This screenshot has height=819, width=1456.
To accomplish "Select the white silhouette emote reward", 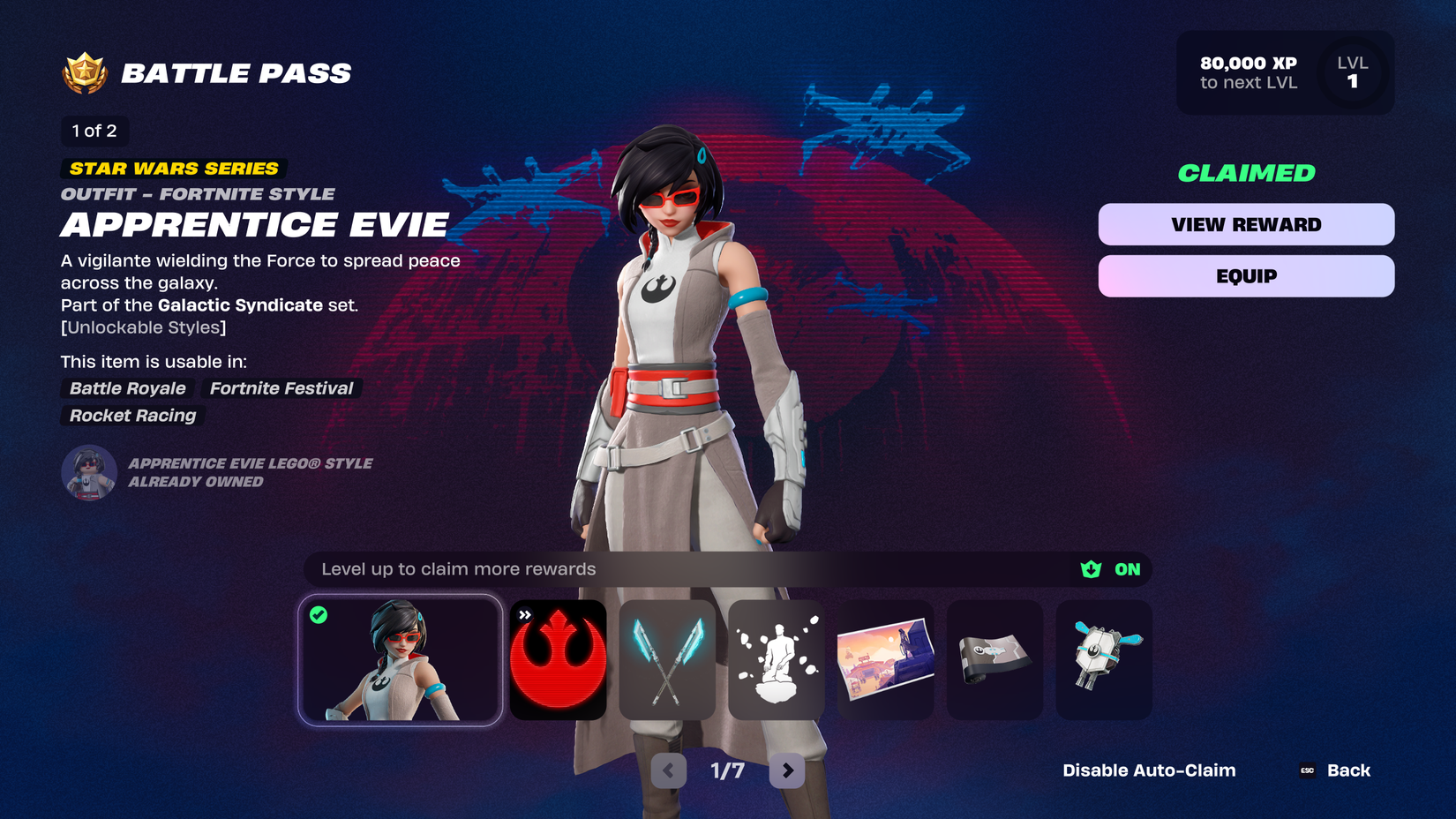I will tap(777, 660).
